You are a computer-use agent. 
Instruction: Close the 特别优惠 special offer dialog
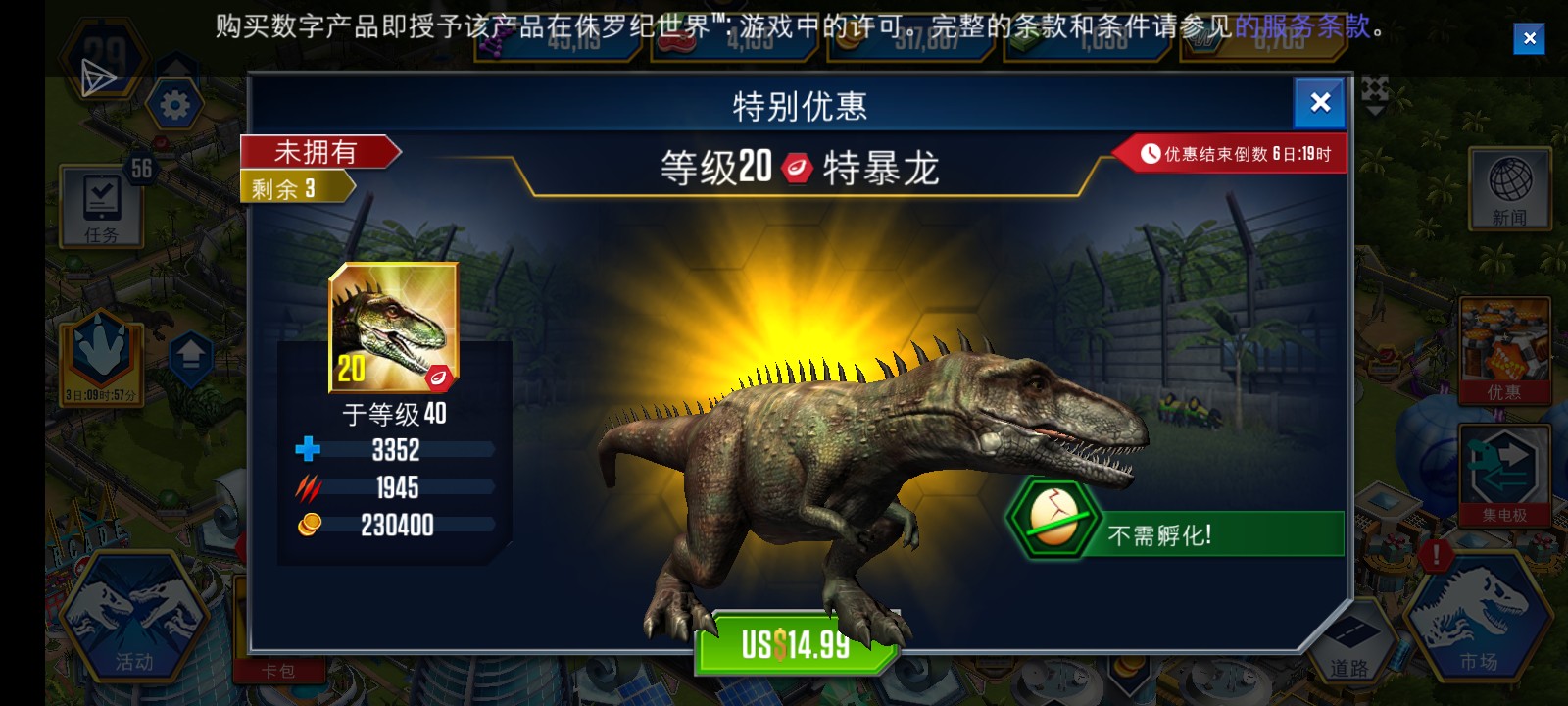1320,103
